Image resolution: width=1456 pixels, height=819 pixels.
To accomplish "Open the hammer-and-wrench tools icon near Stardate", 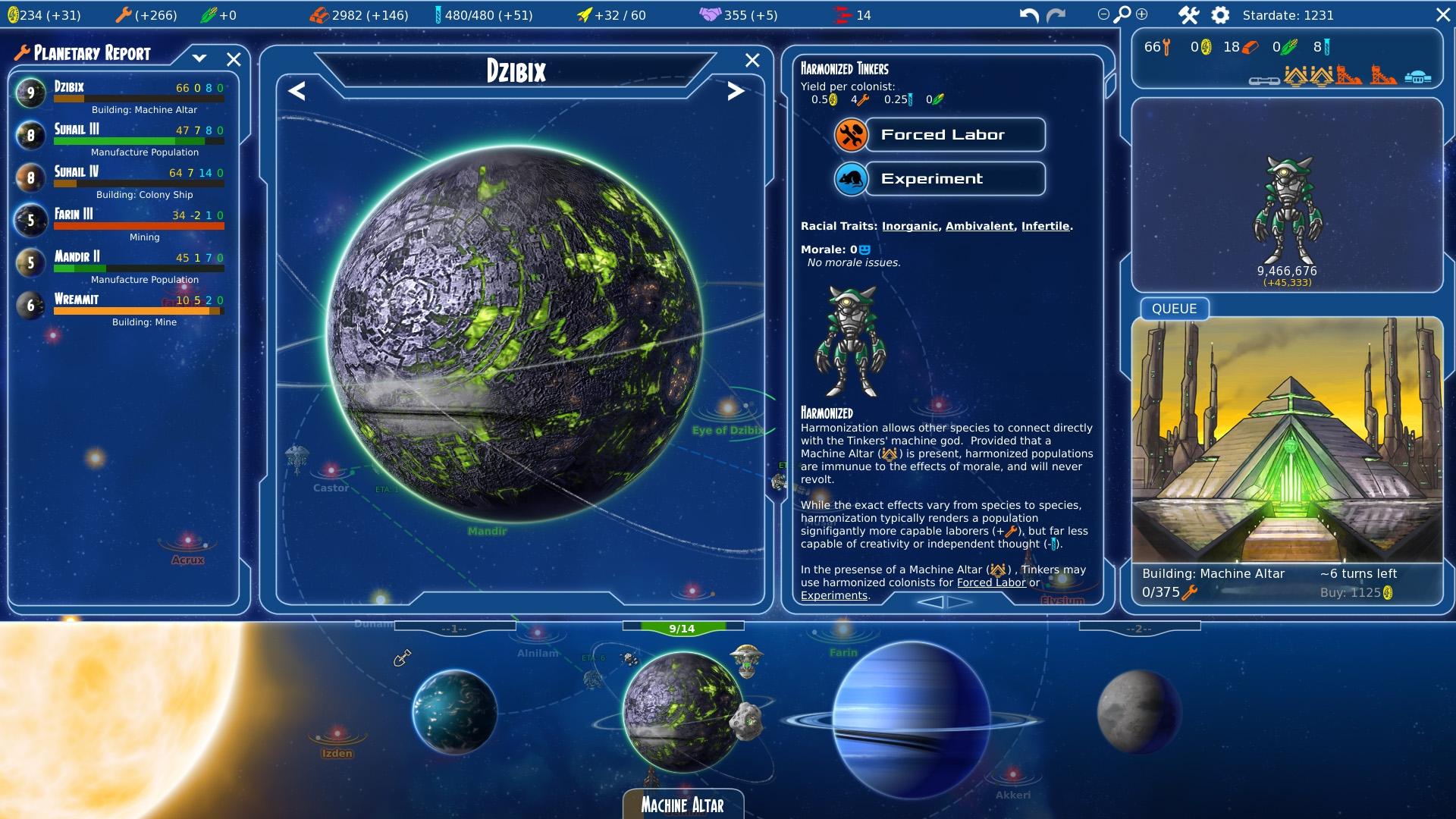I will point(1189,14).
